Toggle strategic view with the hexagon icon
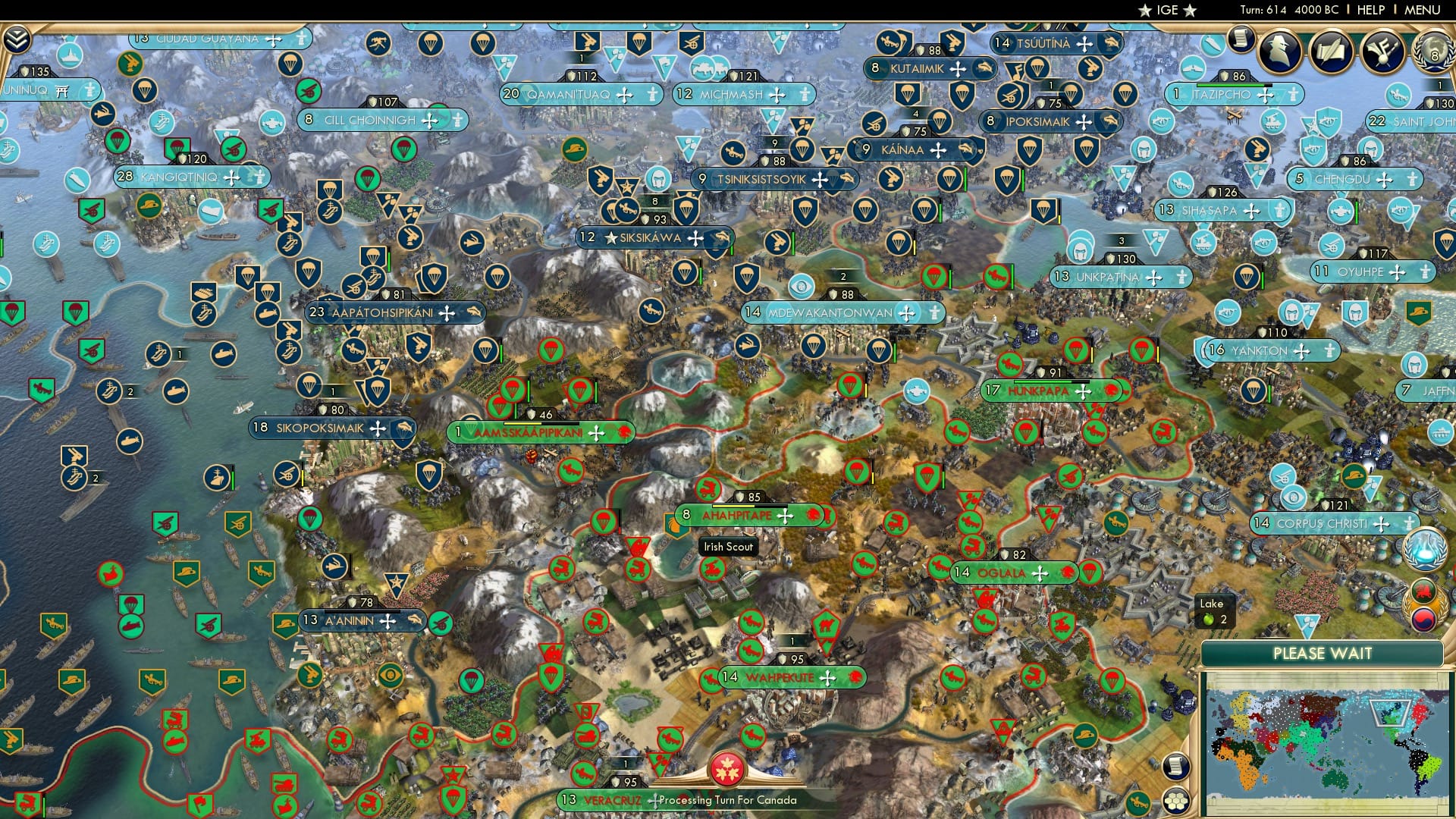This screenshot has width=1456, height=819. point(1176,800)
